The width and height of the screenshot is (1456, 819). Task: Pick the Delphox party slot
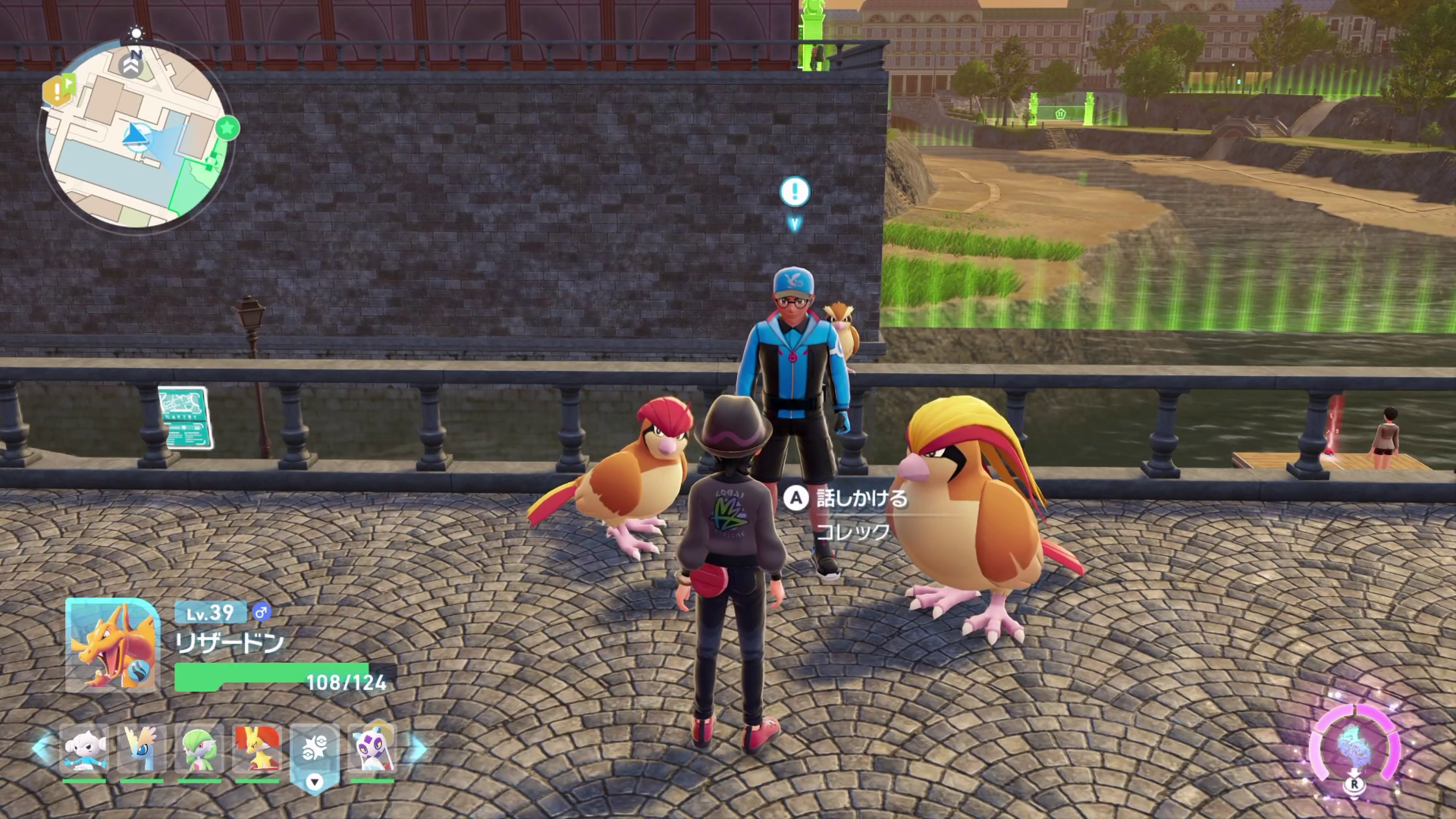[256, 749]
